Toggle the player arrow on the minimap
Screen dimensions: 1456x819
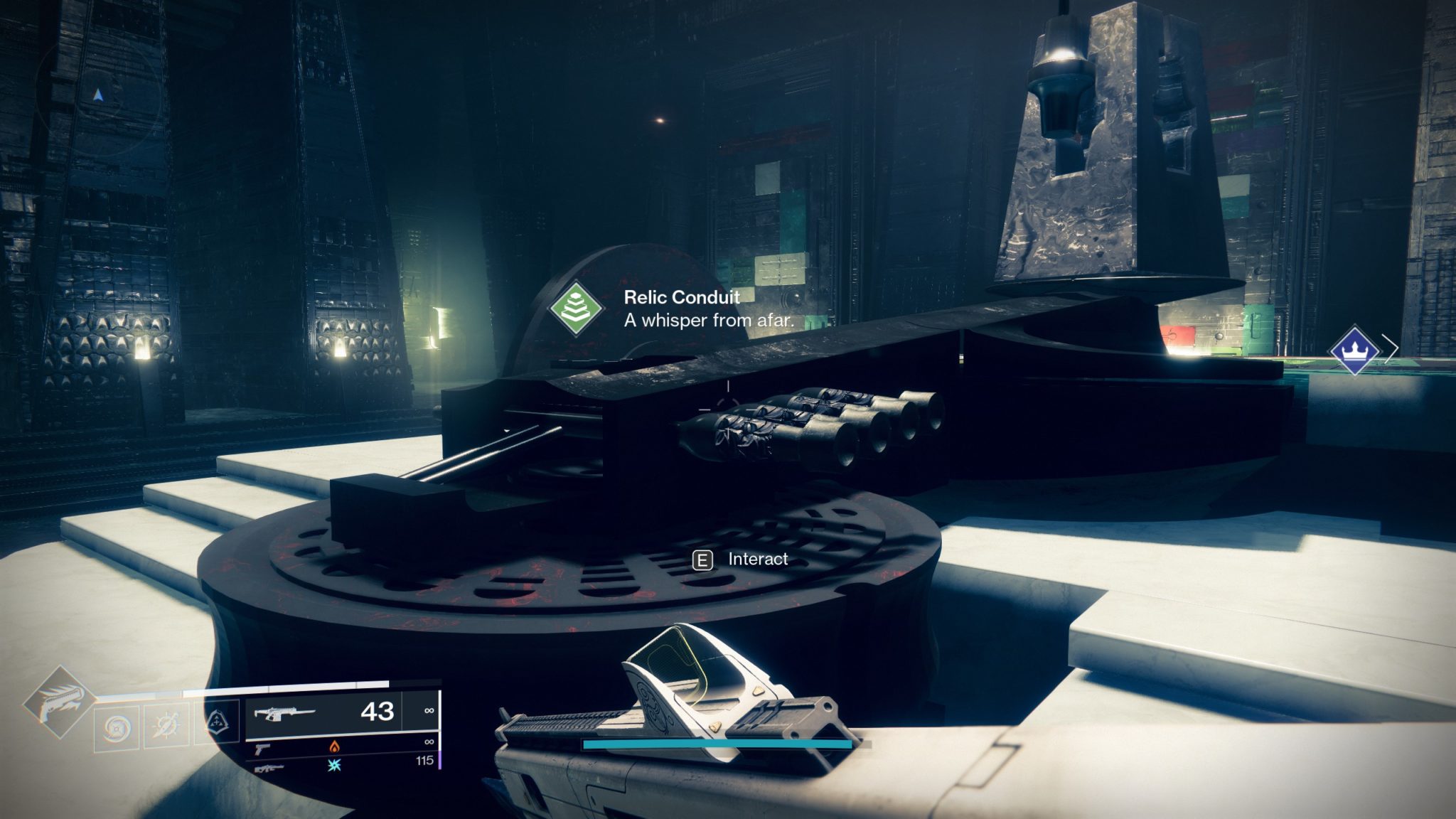(x=98, y=95)
